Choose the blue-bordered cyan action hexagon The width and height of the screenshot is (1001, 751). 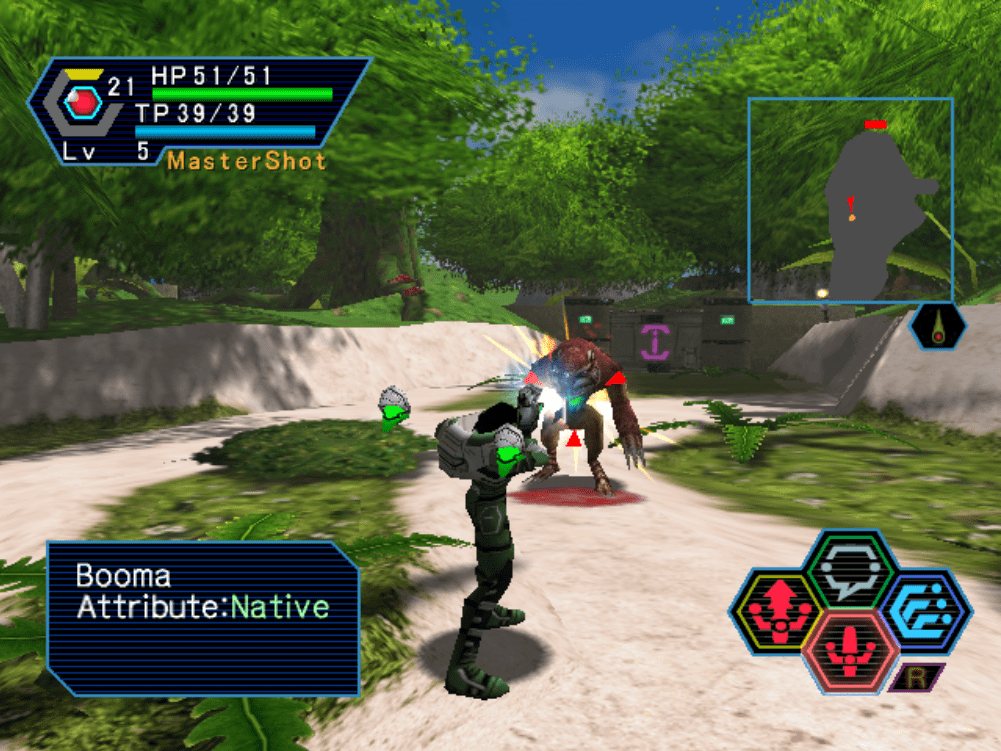[x=926, y=612]
